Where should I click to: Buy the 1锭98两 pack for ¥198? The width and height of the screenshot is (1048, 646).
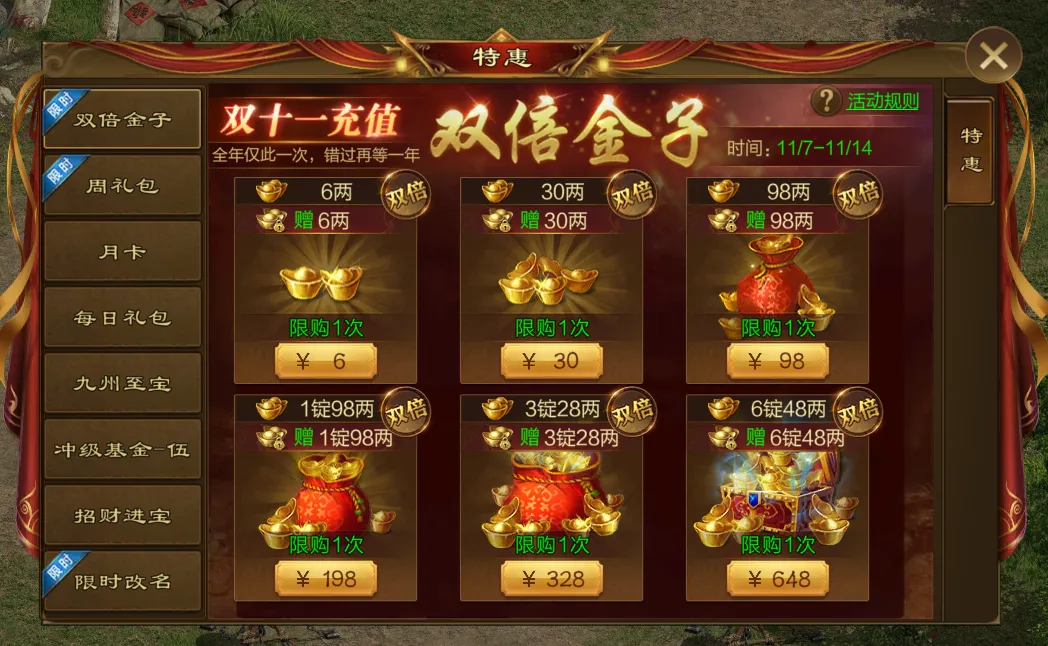pos(326,578)
